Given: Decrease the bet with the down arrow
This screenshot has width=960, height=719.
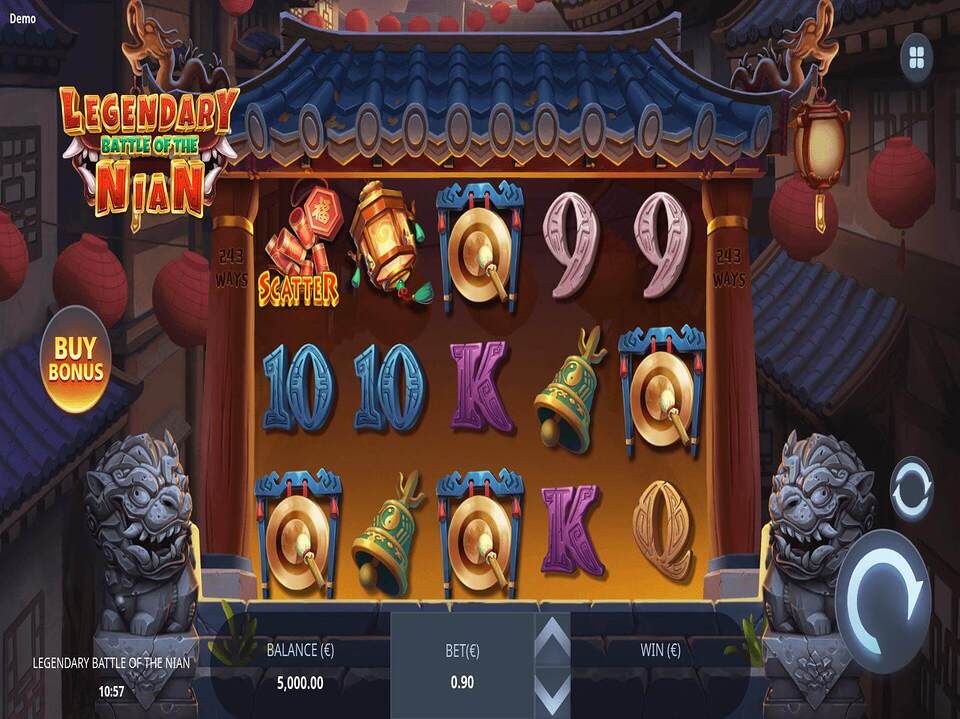Looking at the screenshot, I should click(x=553, y=692).
